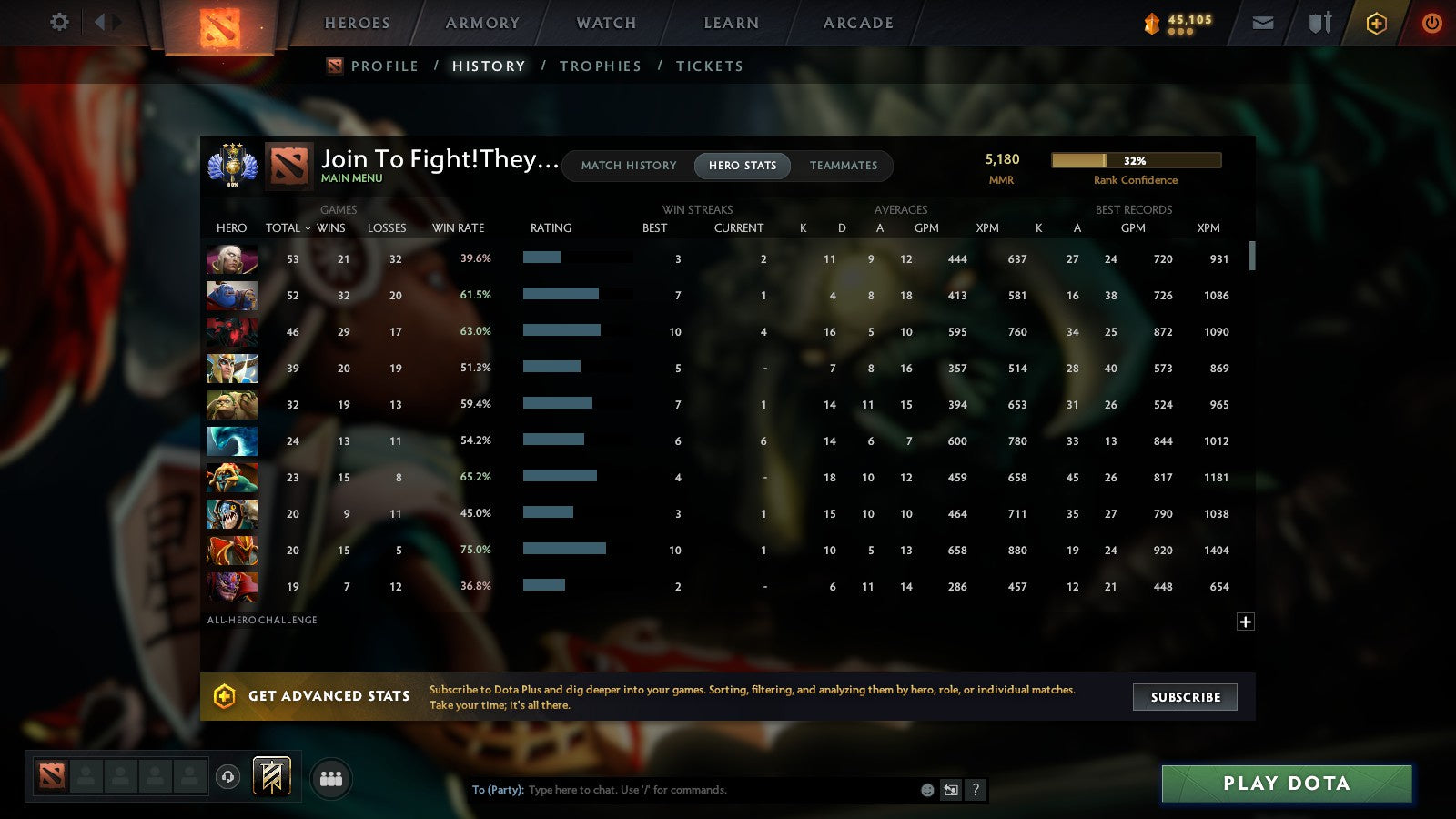
Task: Click the power button to exit Dota
Action: (1431, 23)
